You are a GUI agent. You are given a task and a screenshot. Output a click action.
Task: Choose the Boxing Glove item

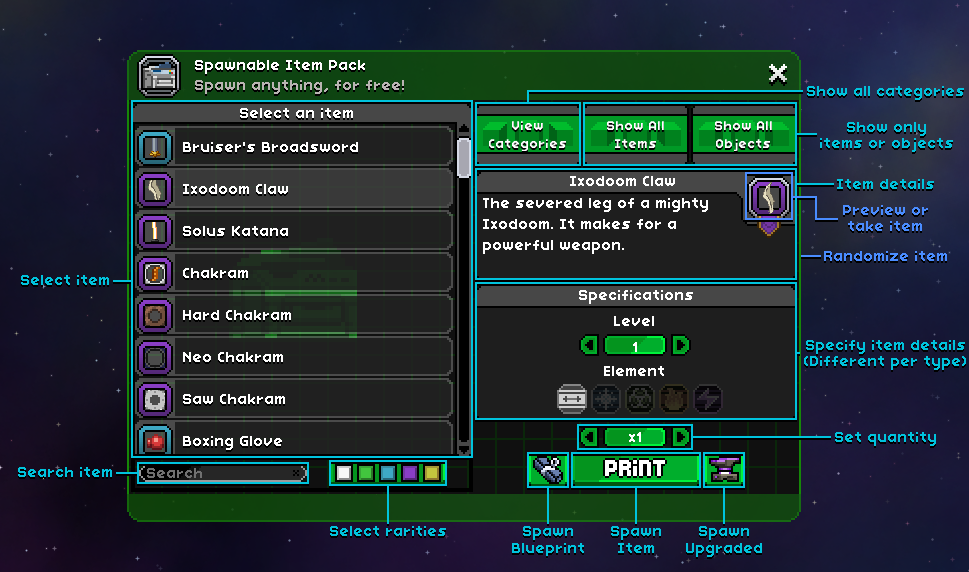(294, 440)
